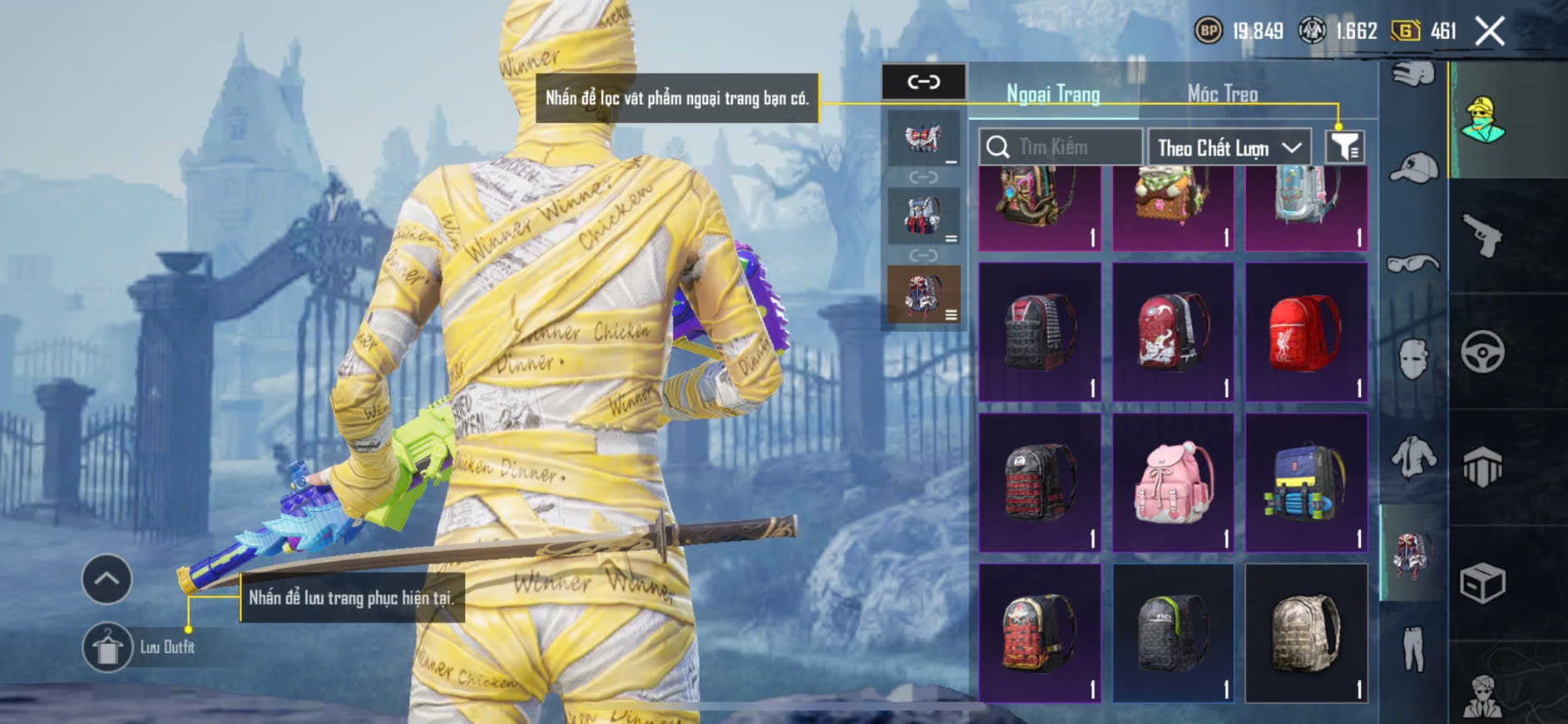
Task: Show the glasses accessory category
Action: [1412, 264]
